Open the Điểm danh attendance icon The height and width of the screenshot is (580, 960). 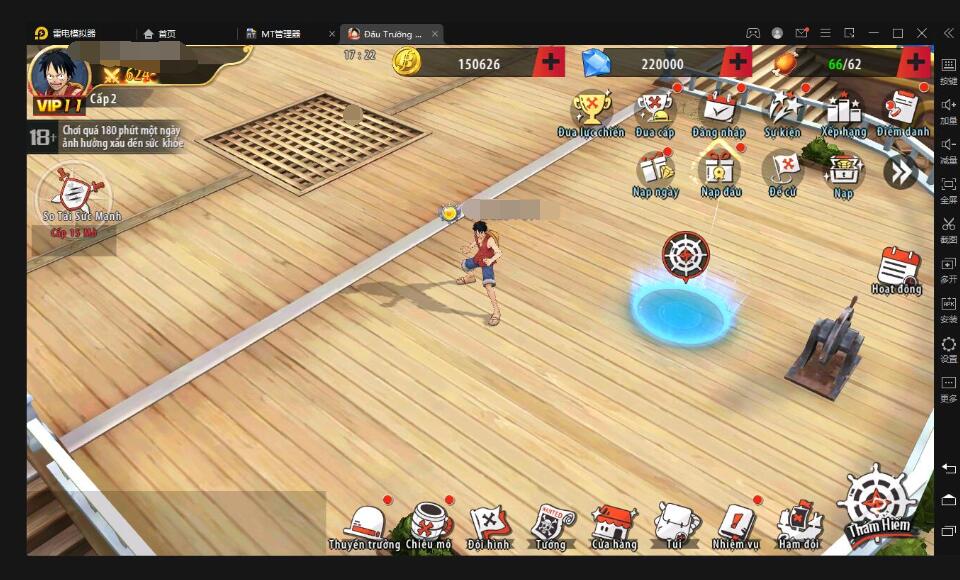[x=903, y=110]
